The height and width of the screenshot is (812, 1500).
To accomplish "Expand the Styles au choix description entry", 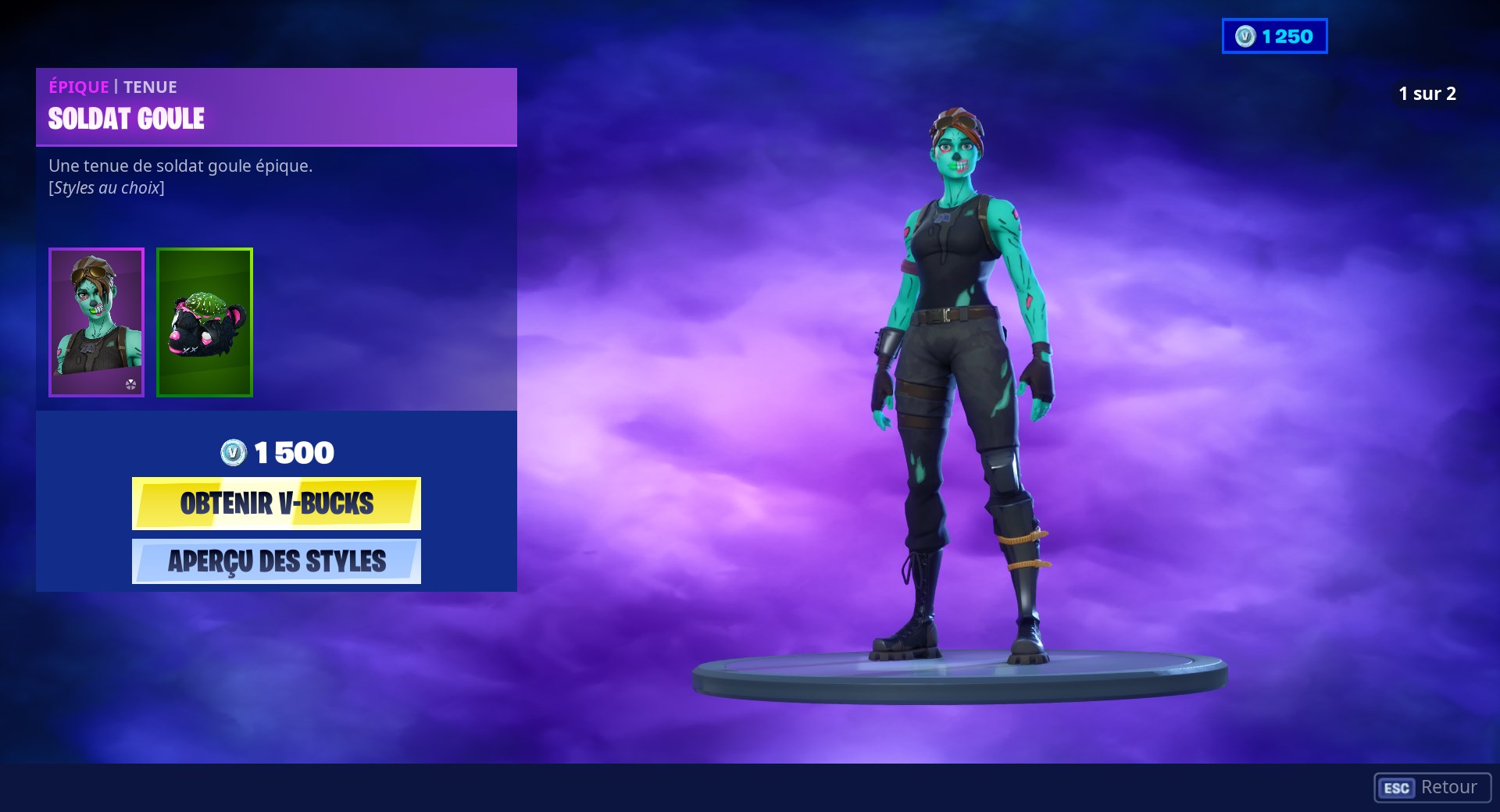I will 106,187.
